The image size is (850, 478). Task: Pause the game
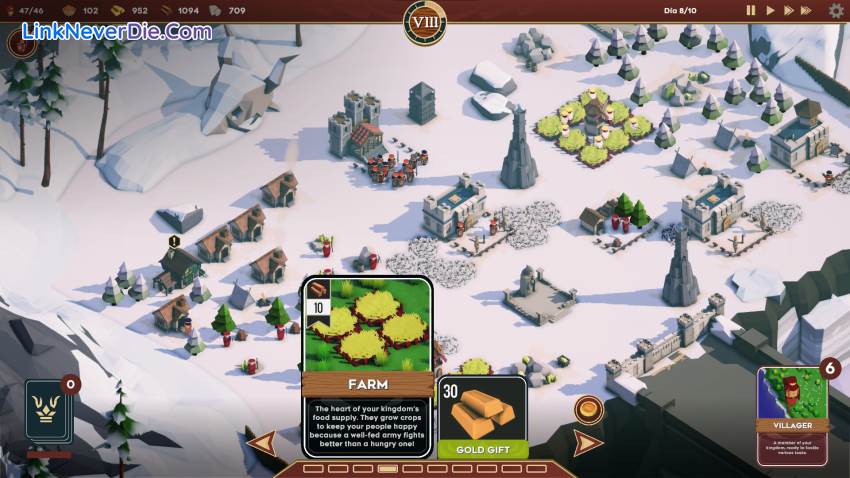click(750, 10)
